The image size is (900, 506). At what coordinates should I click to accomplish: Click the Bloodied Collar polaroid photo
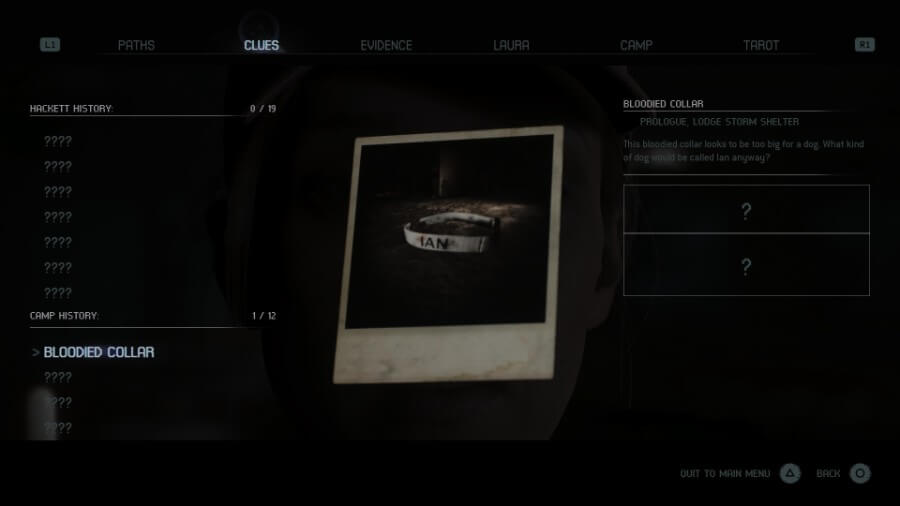point(449,254)
